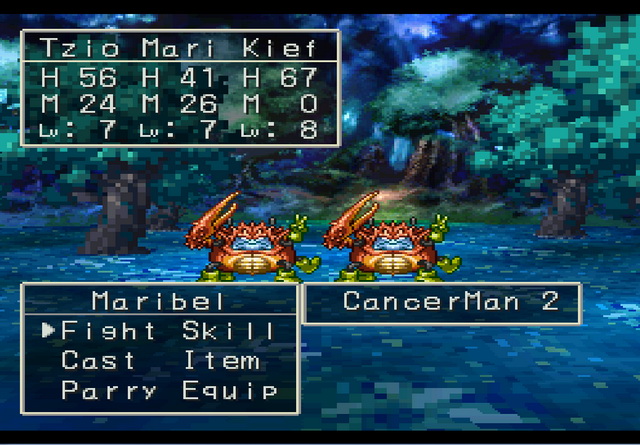640x445 pixels.
Task: Open the Item command
Action: pyautogui.click(x=221, y=361)
